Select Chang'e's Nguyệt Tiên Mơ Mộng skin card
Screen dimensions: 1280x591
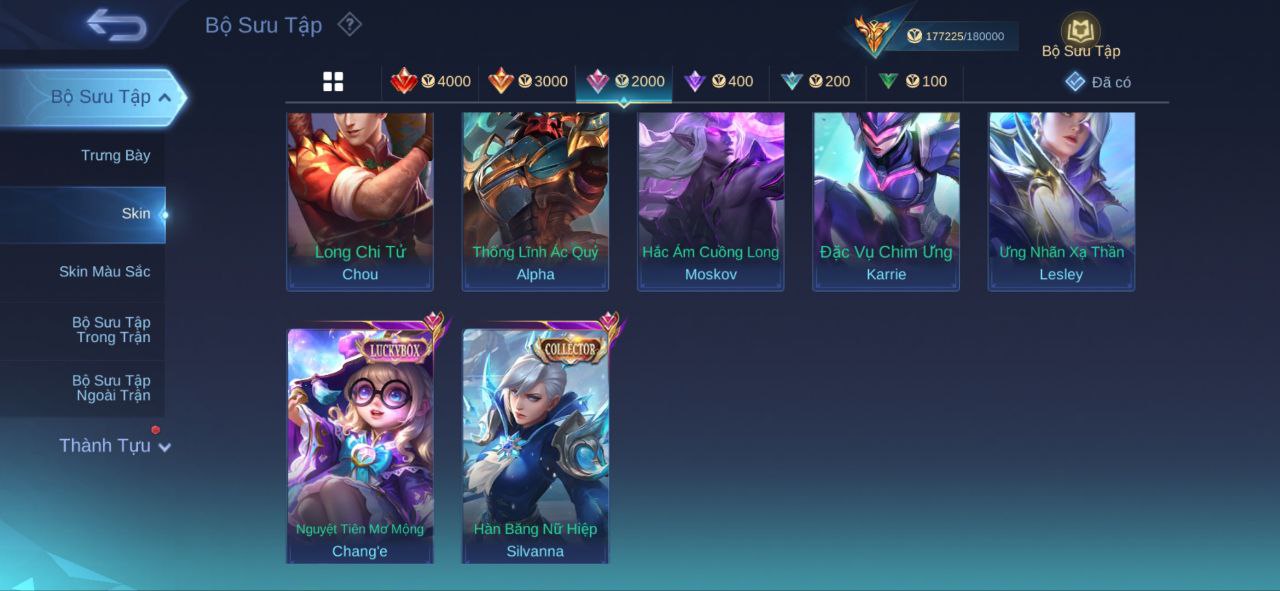pos(360,445)
